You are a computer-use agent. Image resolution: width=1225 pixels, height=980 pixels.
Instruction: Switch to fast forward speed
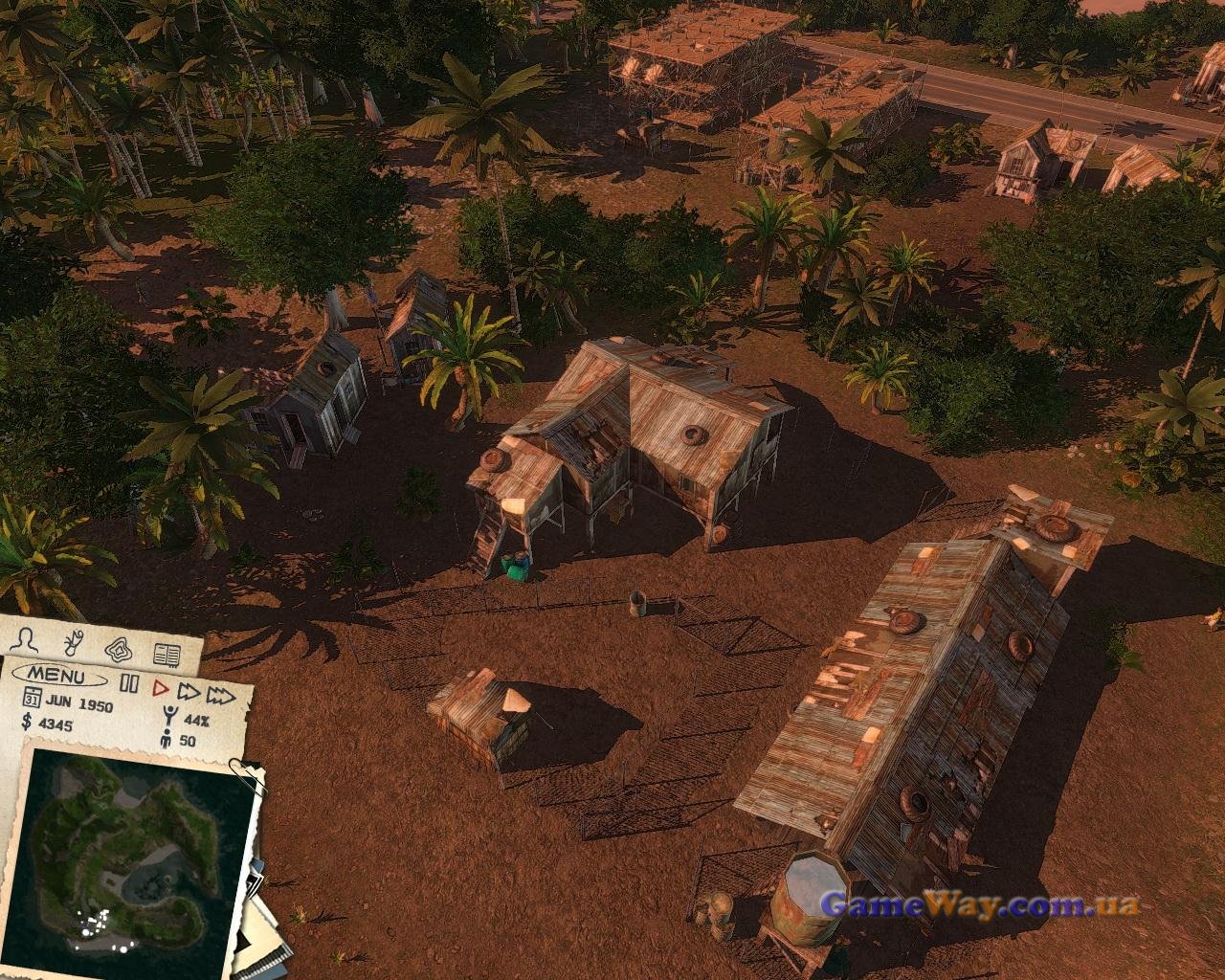(189, 689)
